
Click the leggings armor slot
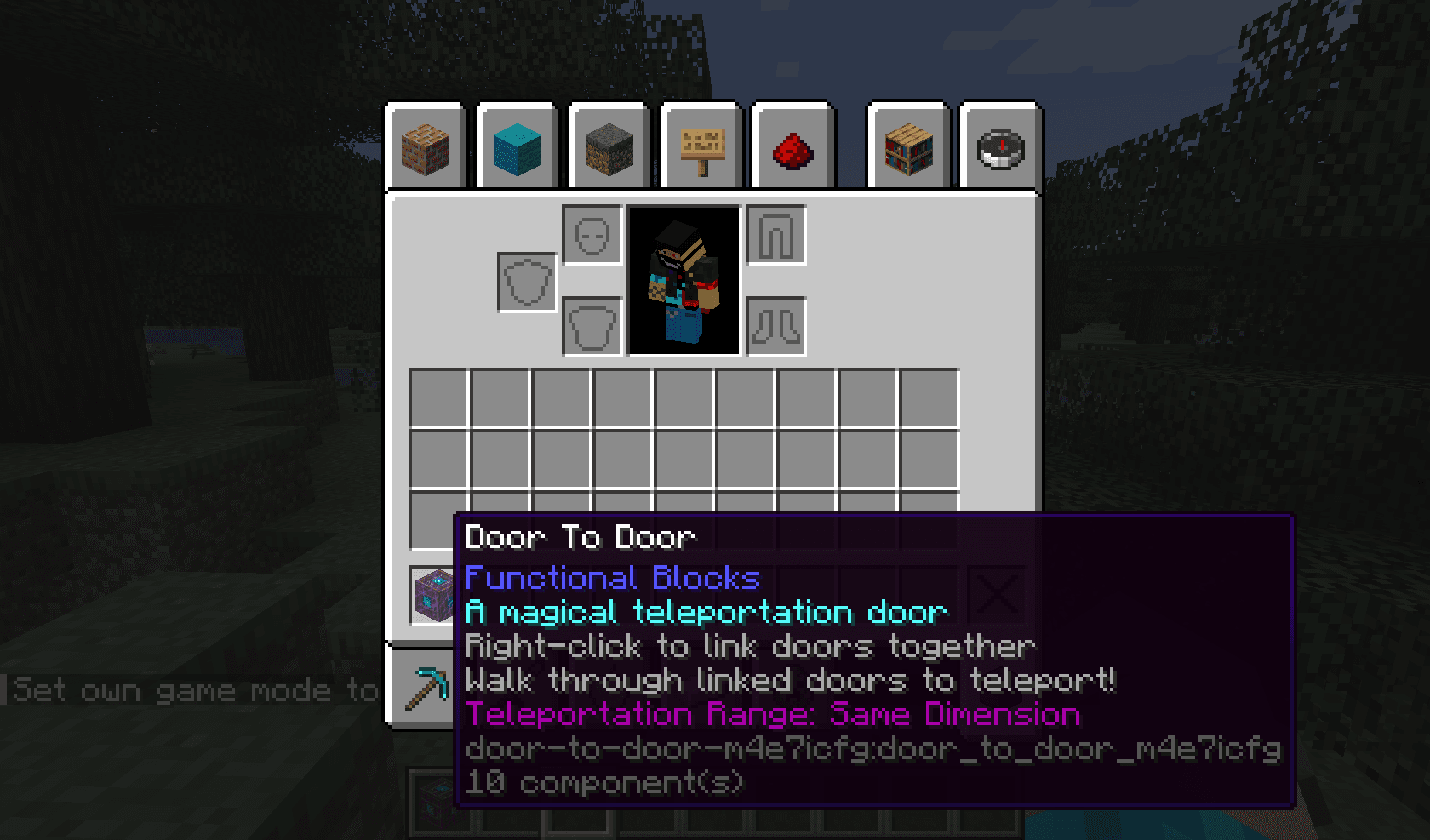click(776, 234)
